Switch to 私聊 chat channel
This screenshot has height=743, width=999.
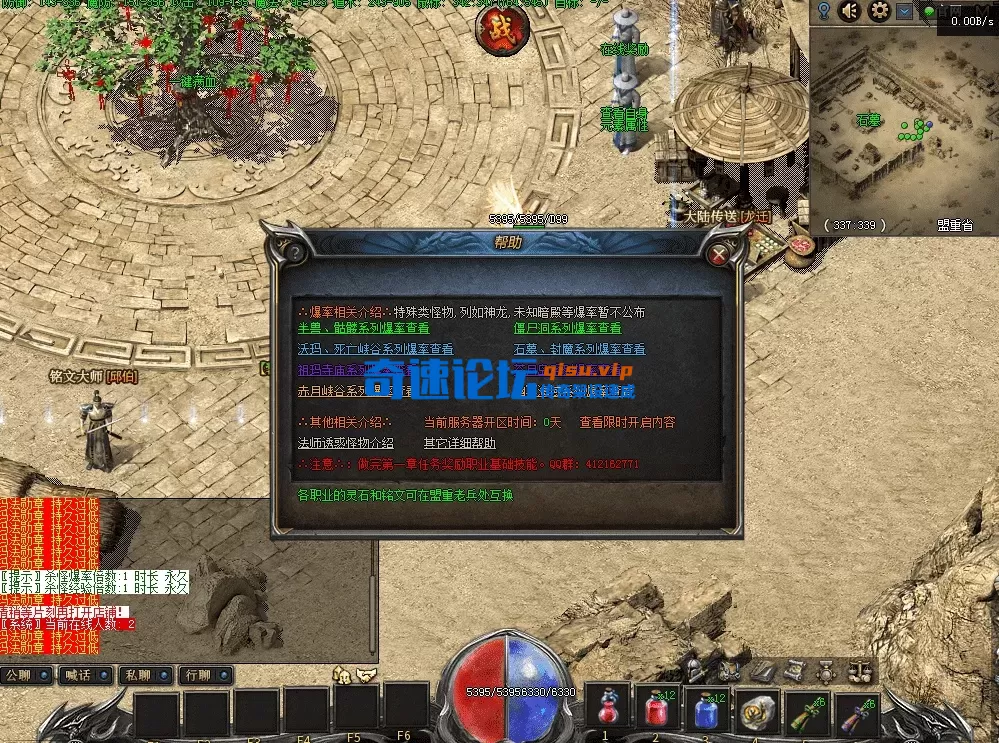[145, 675]
